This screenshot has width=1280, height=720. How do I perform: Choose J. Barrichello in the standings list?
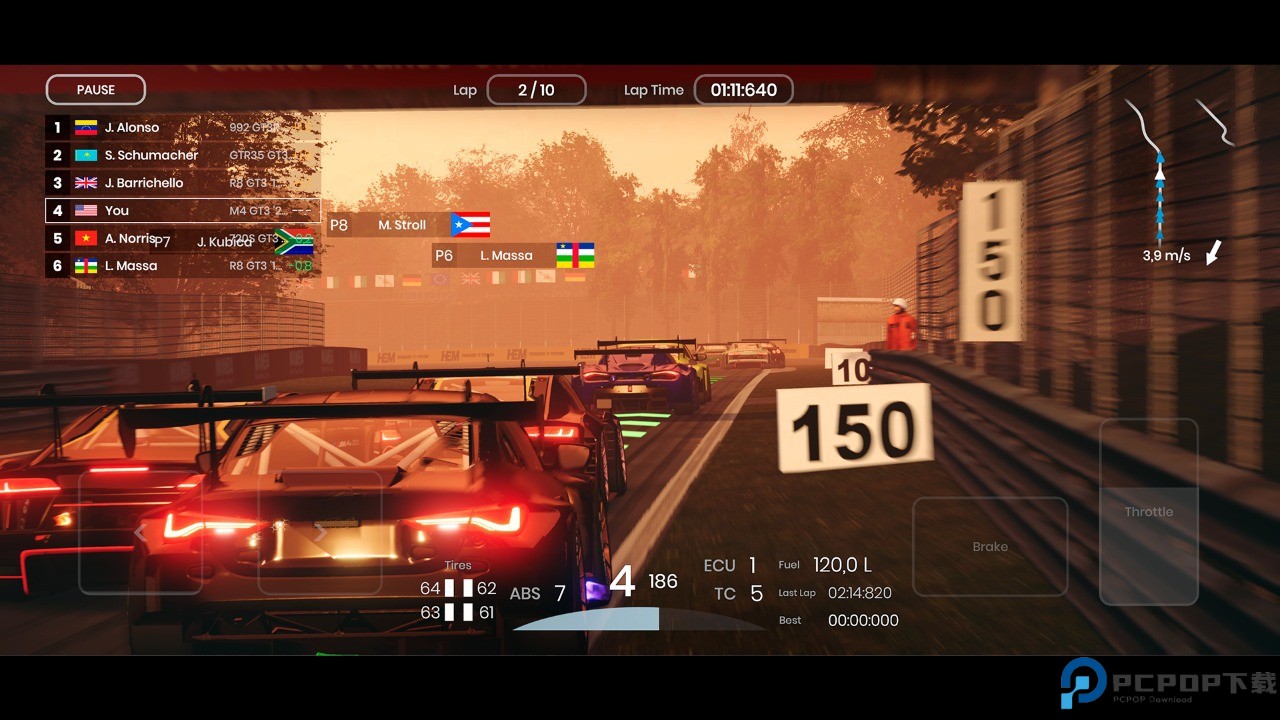(x=182, y=183)
